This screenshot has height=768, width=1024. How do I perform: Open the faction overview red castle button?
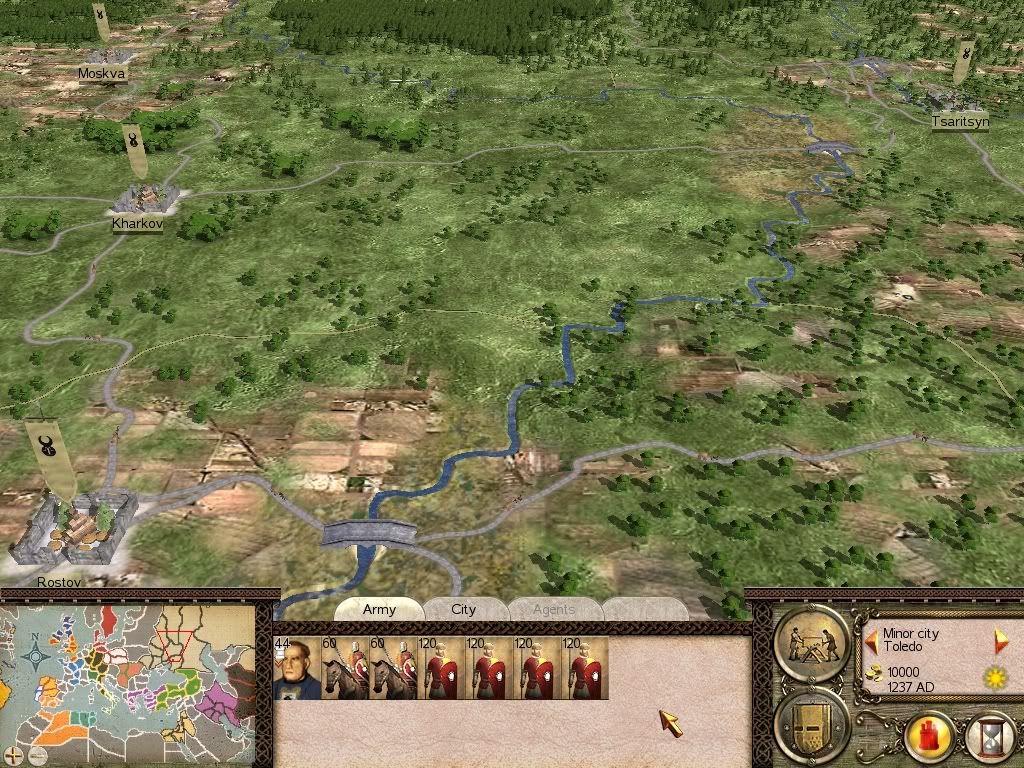930,738
